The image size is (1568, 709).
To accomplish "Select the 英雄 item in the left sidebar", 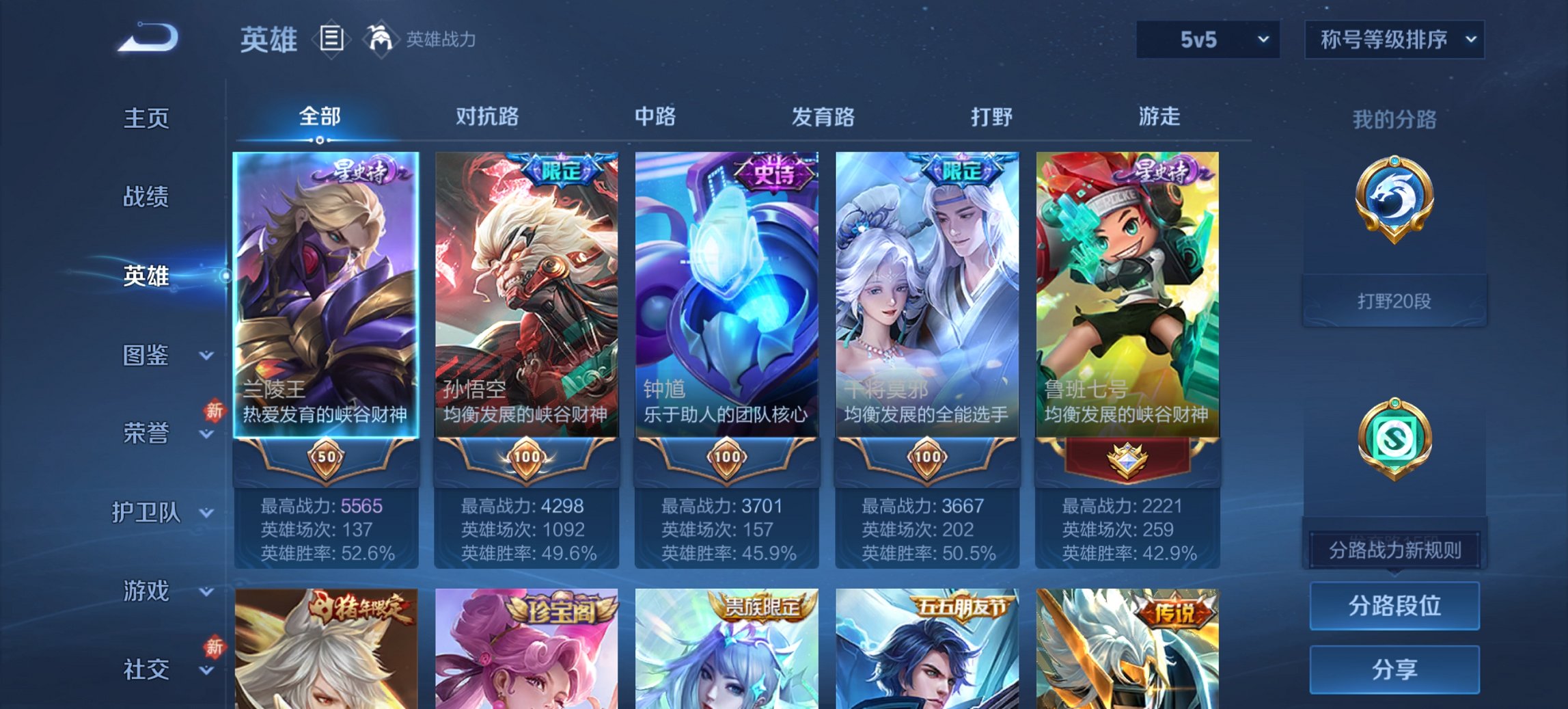I will (x=146, y=278).
